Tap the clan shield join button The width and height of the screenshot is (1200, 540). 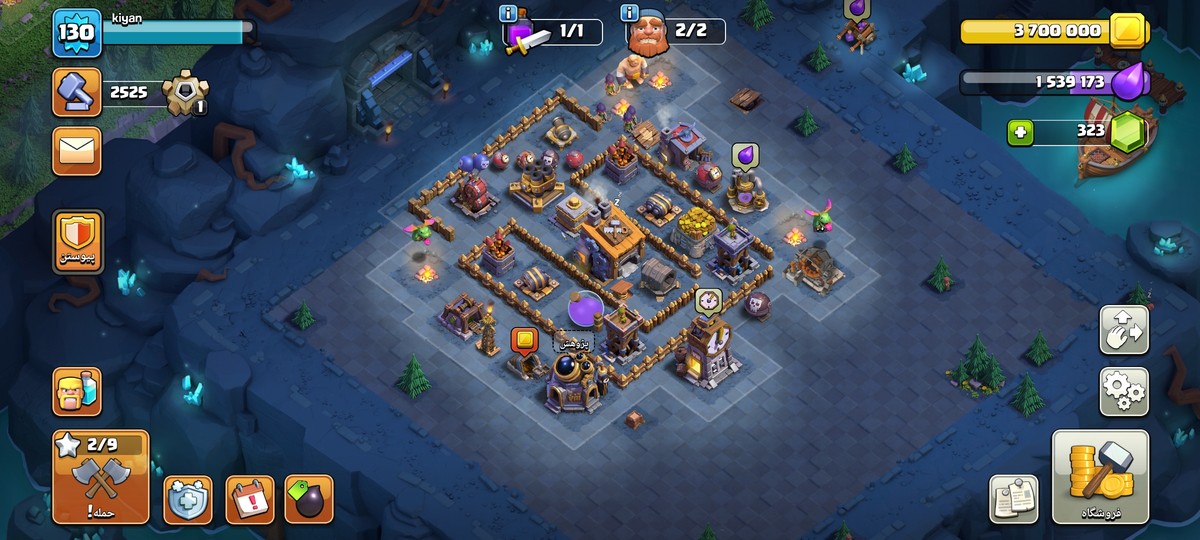pyautogui.click(x=77, y=243)
